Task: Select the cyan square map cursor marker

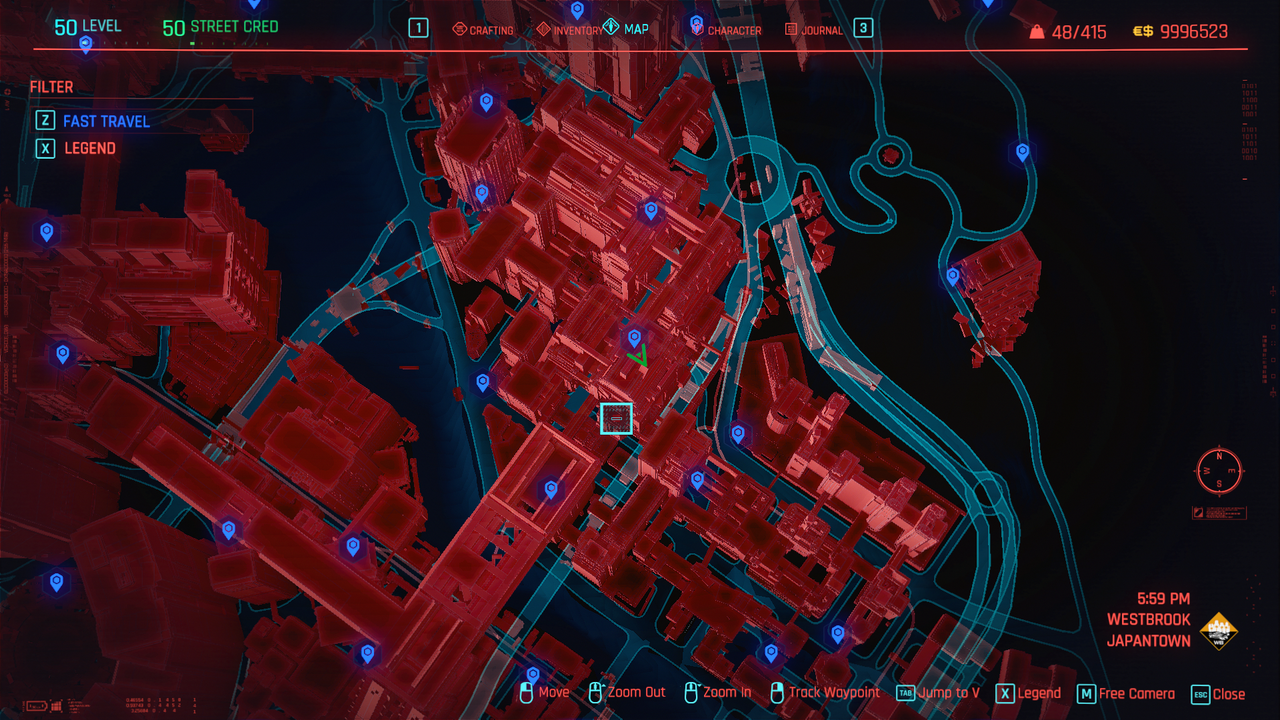Action: 616,419
